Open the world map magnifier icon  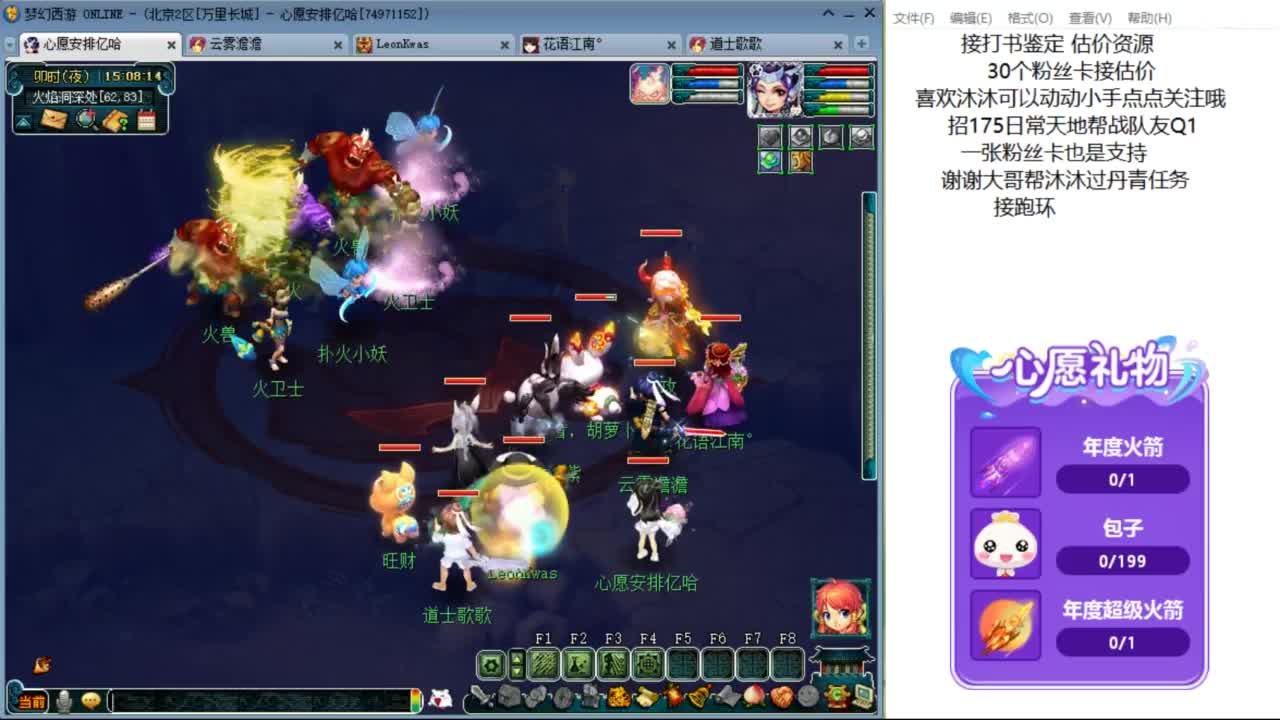(85, 119)
